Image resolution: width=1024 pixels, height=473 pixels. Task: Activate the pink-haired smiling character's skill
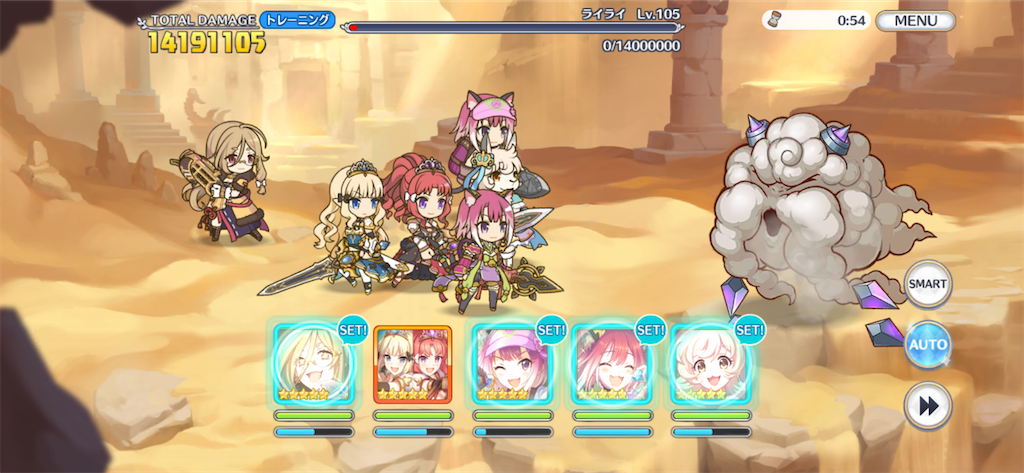611,364
